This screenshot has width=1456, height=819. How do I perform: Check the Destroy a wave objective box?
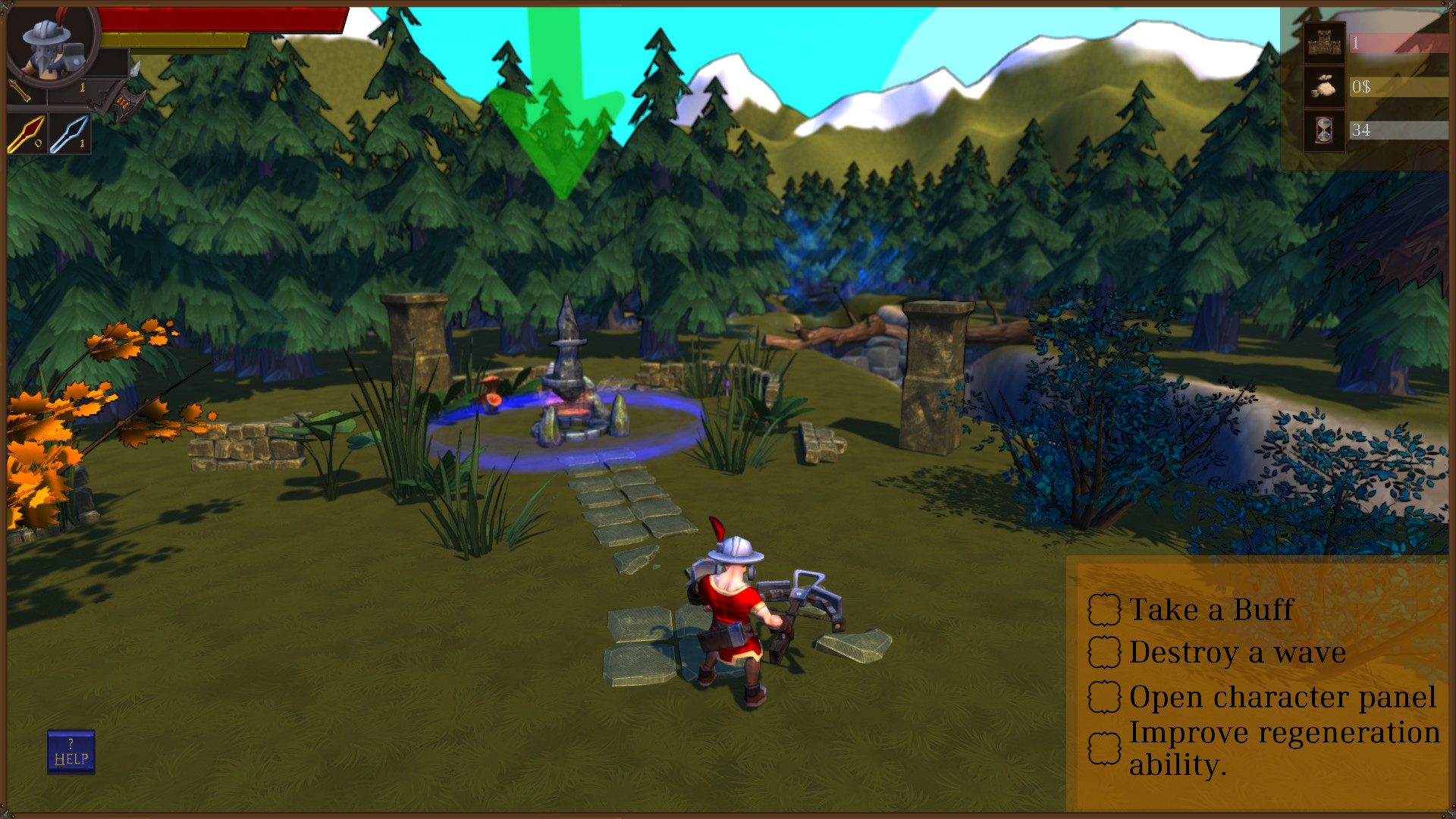(1104, 651)
